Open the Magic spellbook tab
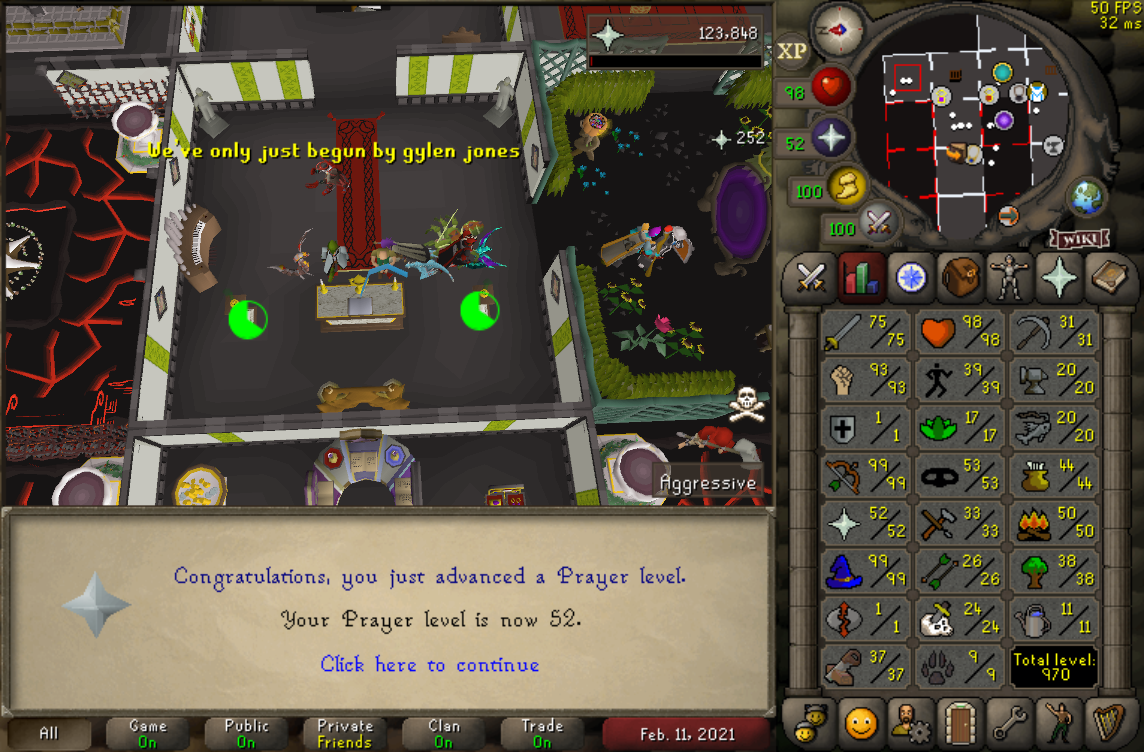 1109,277
